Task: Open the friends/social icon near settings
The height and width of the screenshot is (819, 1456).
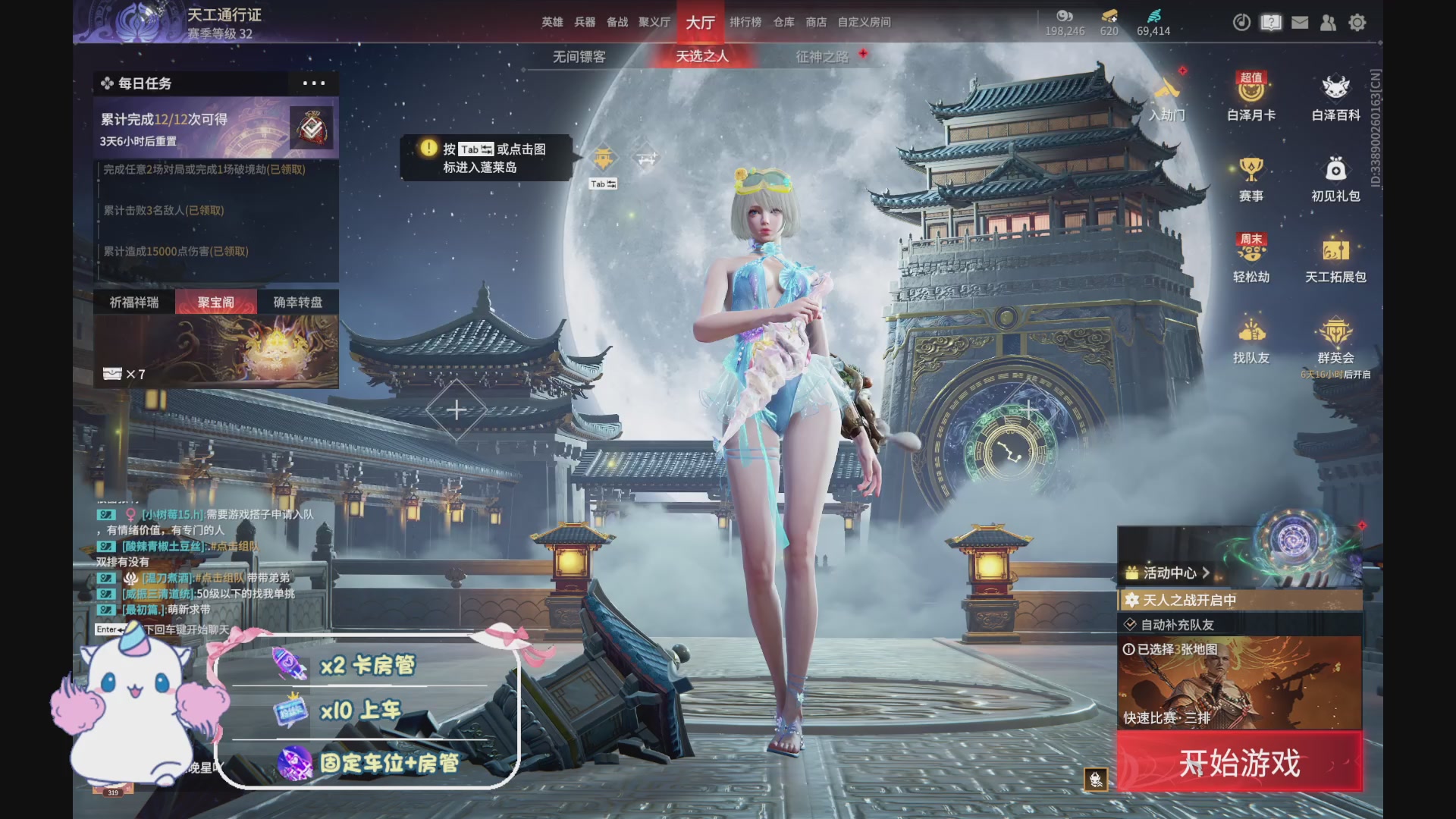Action: 1328,23
